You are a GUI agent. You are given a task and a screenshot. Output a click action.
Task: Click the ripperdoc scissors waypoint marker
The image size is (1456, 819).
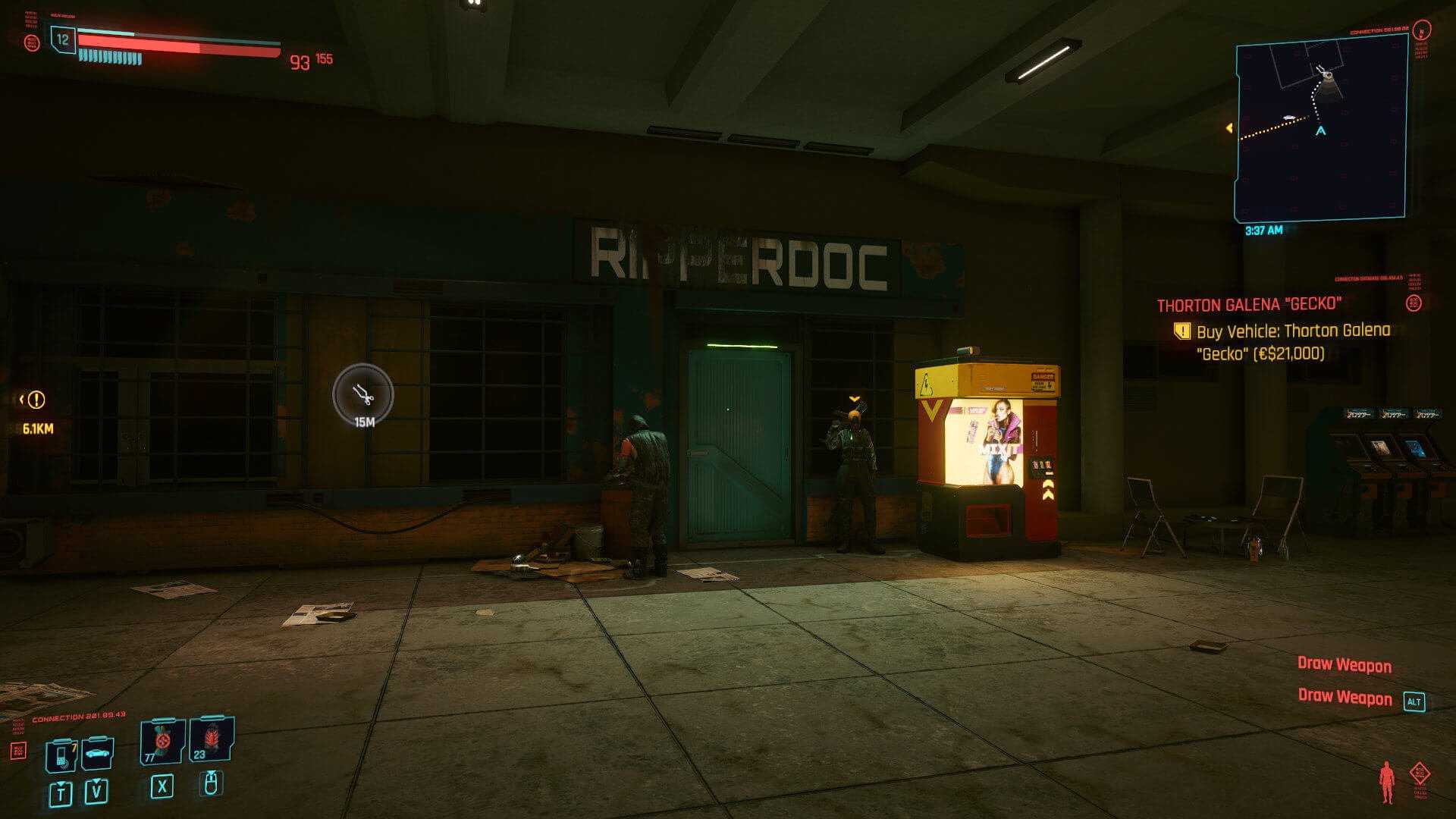pyautogui.click(x=363, y=394)
